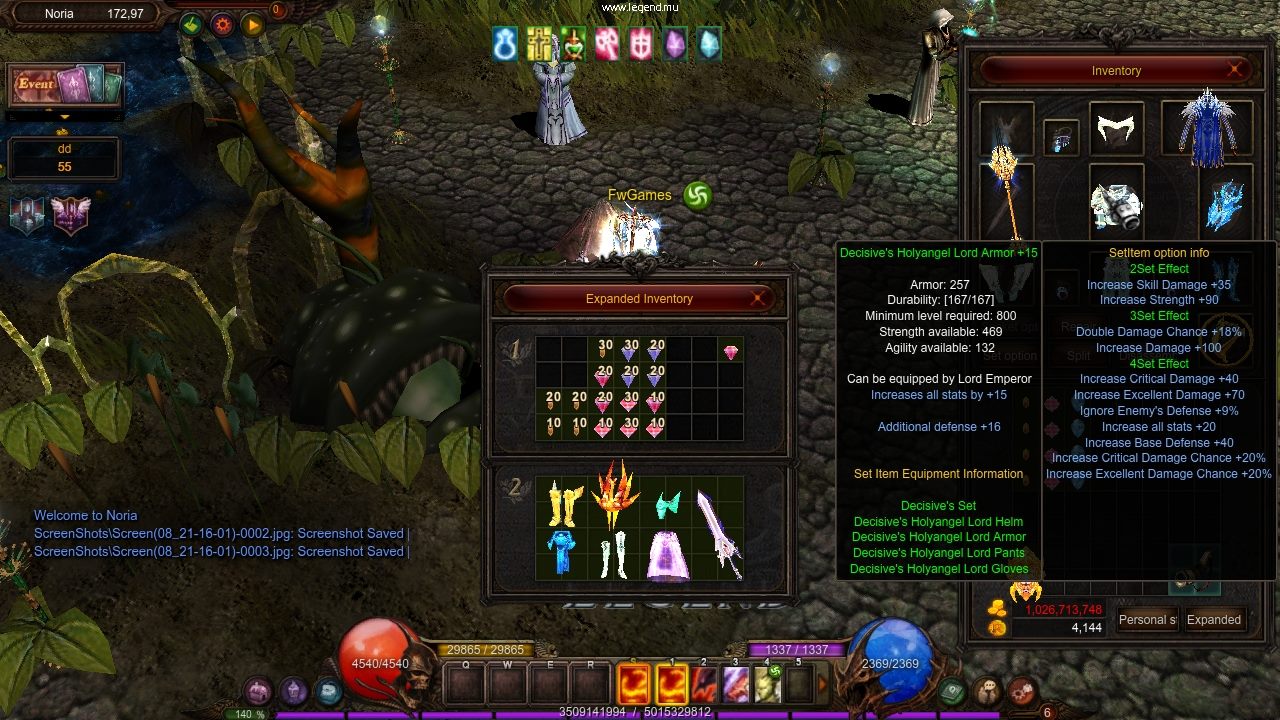Viewport: 1280px width, 720px height.
Task: Select the purple skirt-shaped pants item
Action: (x=667, y=555)
